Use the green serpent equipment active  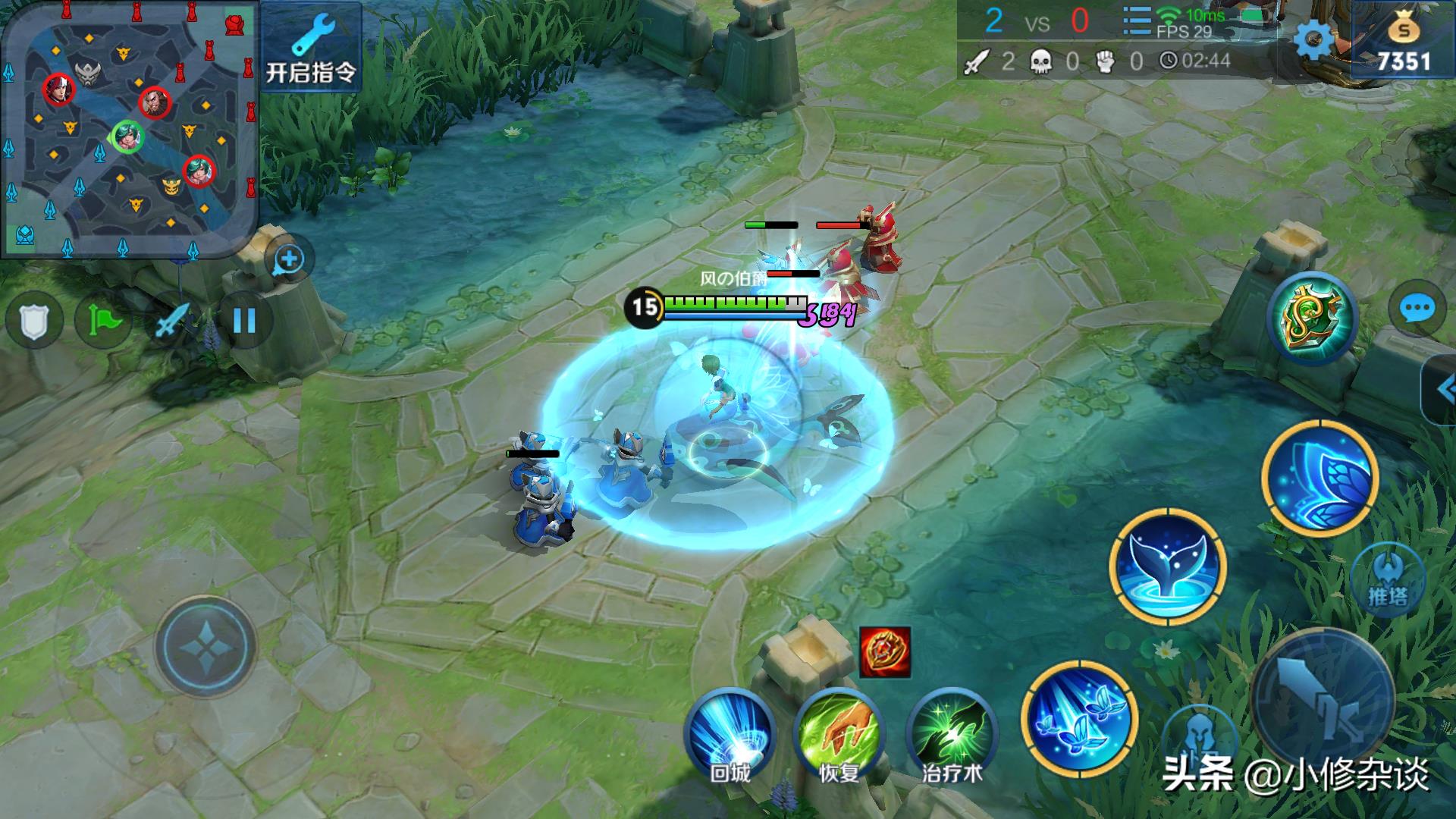(x=1312, y=318)
